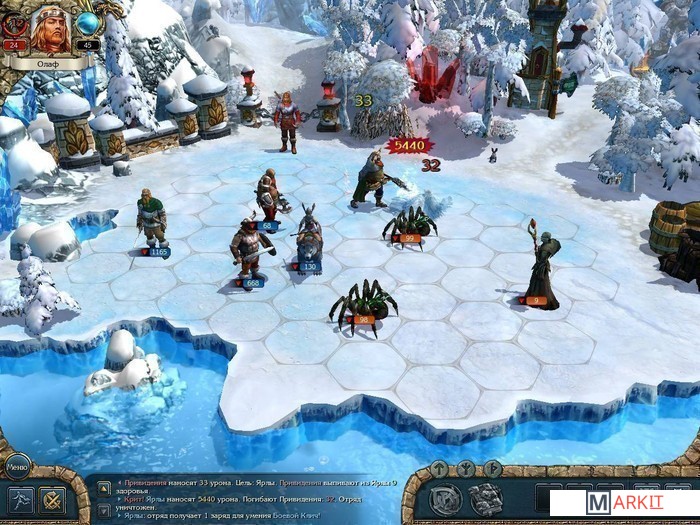The image size is (700, 525).
Task: Select the flag-shaped rune button
Action: tap(492, 468)
